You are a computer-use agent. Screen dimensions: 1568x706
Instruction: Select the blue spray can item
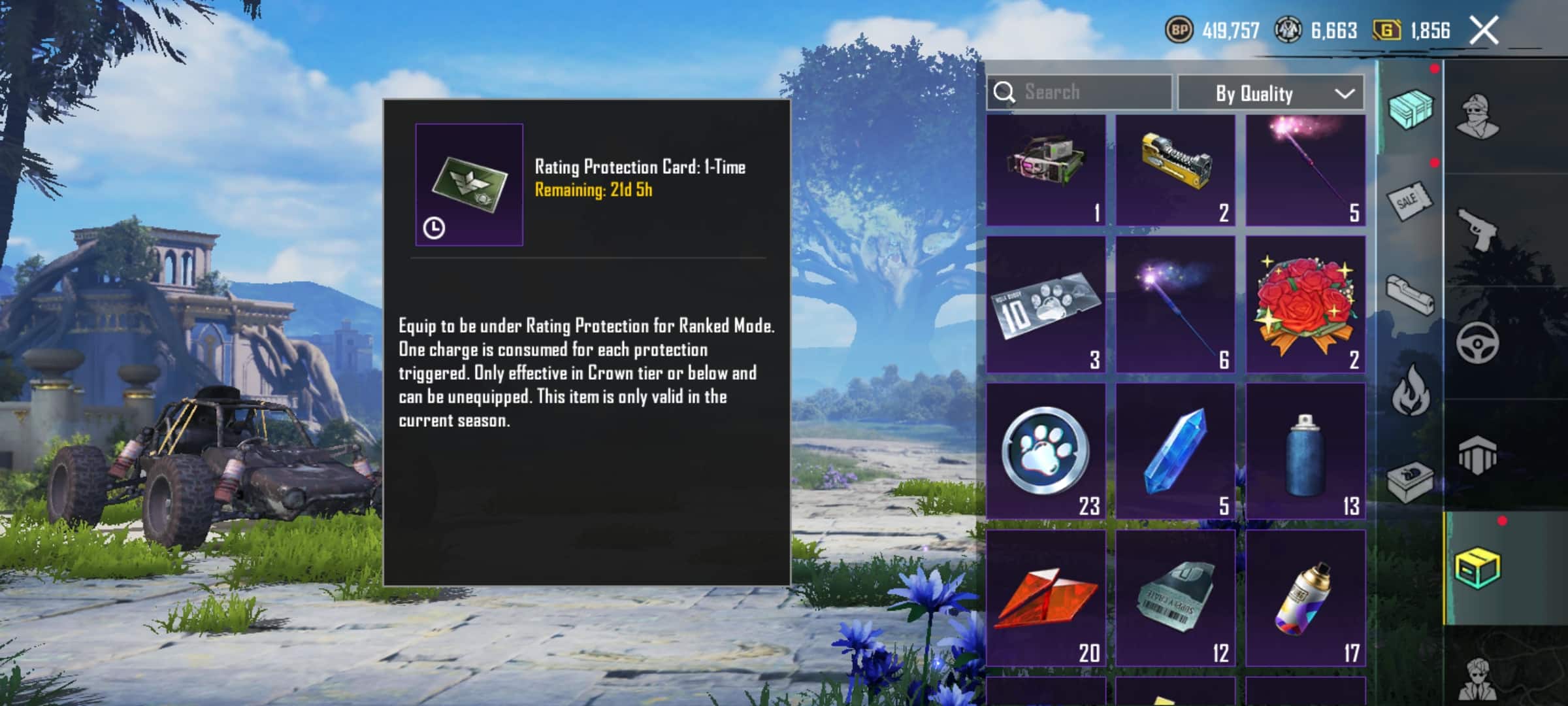1305,451
